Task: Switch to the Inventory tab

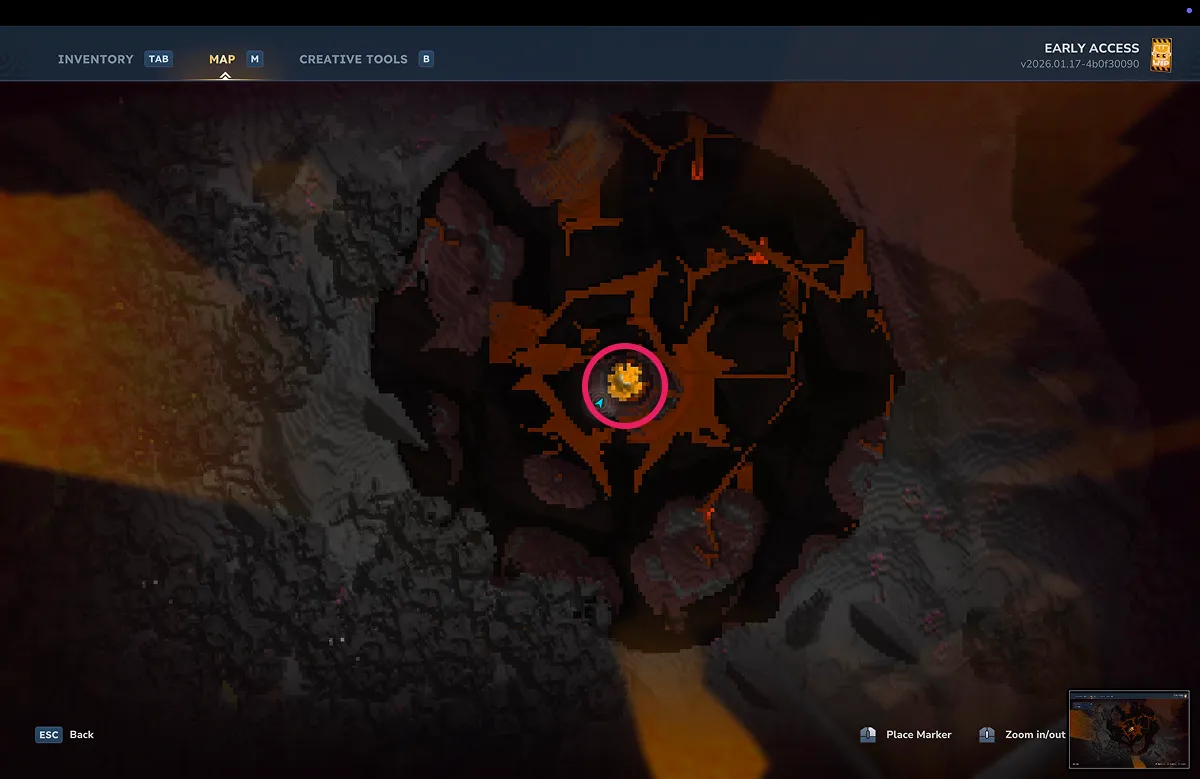Action: pyautogui.click(x=96, y=59)
